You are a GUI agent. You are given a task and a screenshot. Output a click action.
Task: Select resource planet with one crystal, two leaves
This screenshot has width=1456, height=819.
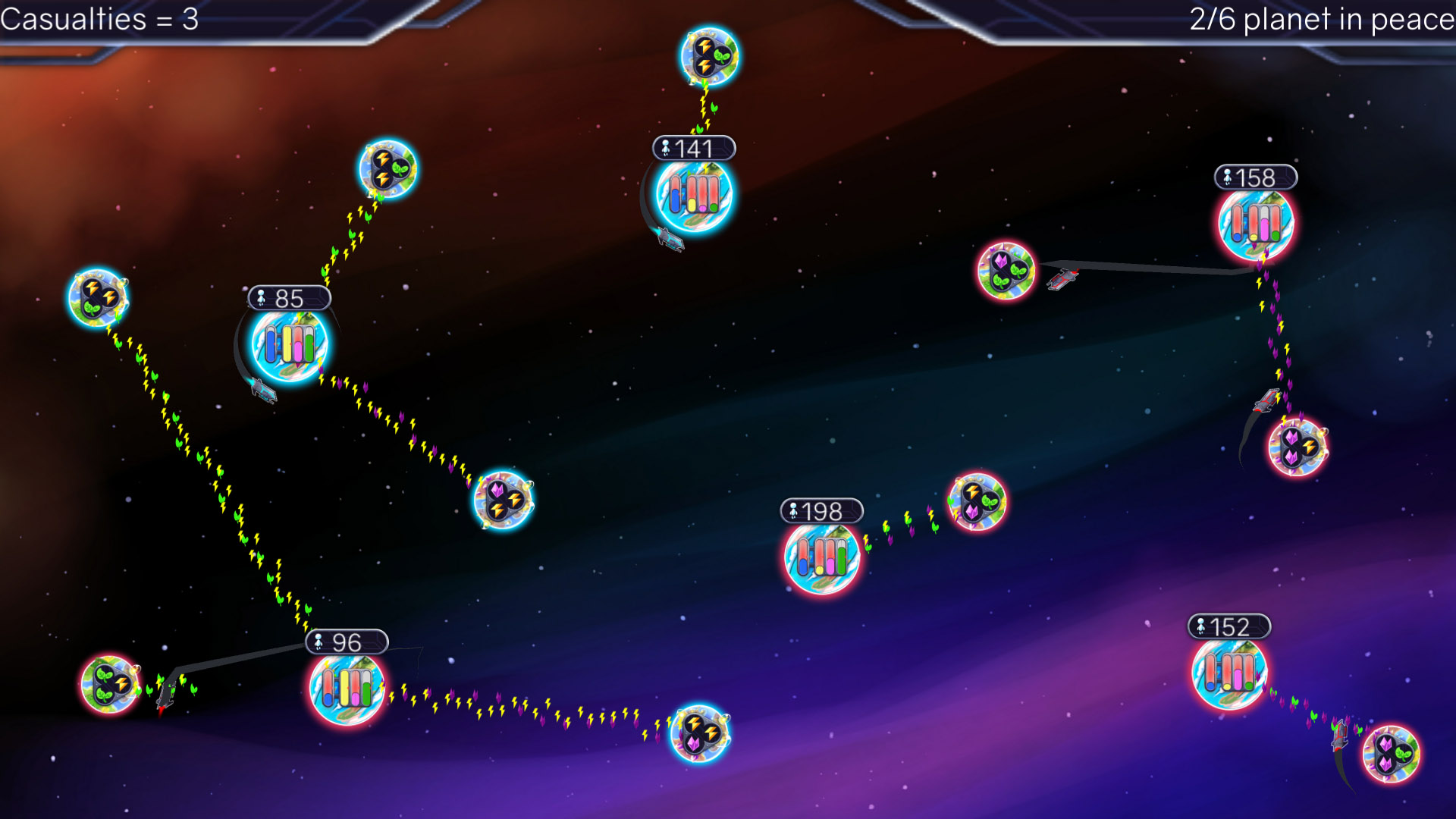(1006, 271)
